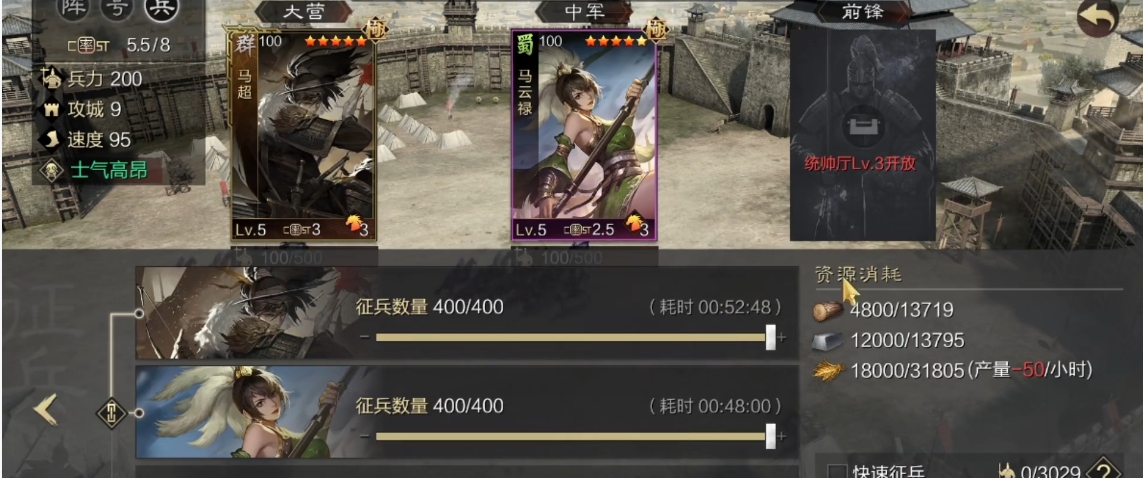Switch to the 兵 troops tab

click(x=158, y=9)
